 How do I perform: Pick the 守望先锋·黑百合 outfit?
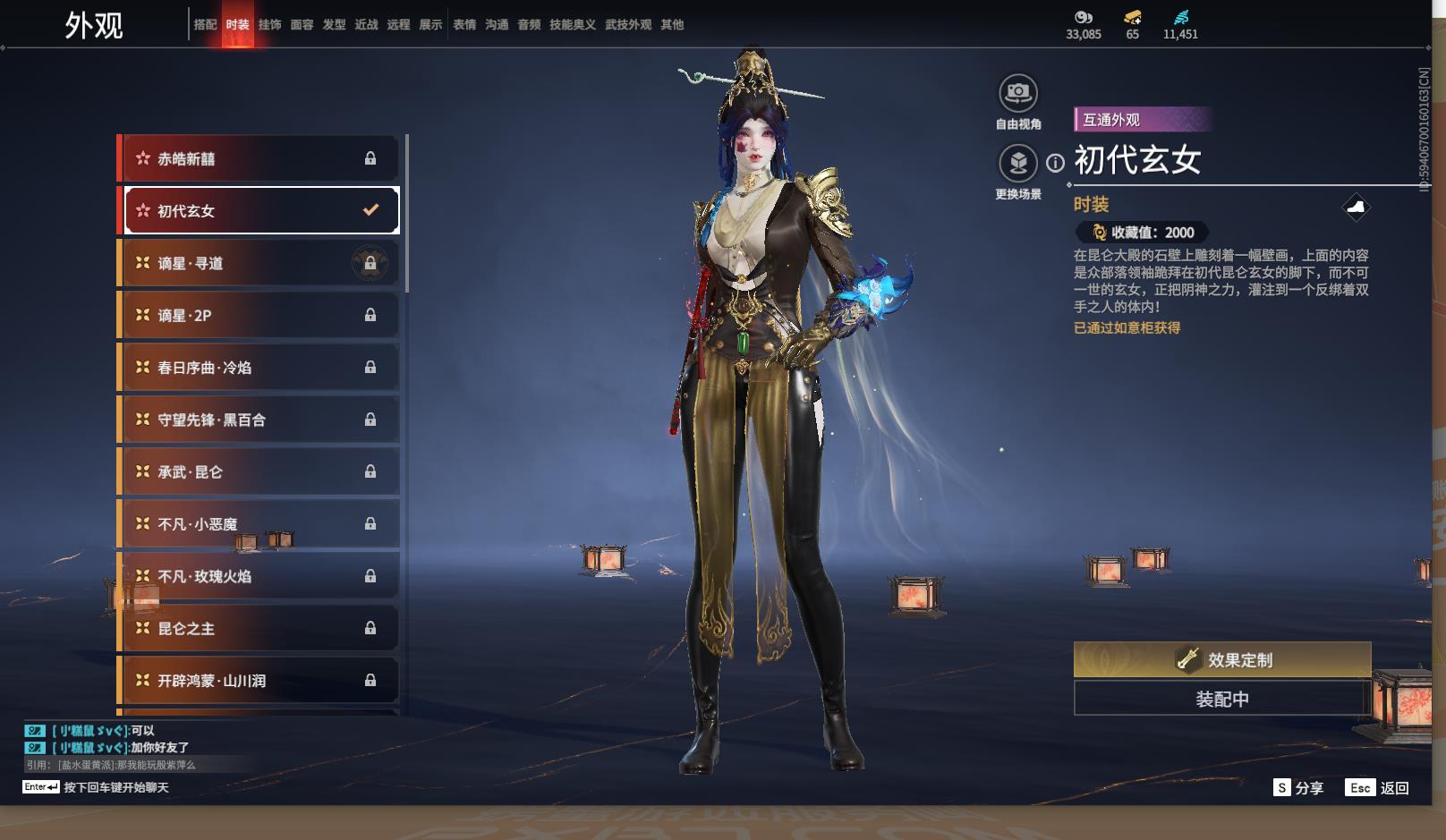pyautogui.click(x=259, y=420)
